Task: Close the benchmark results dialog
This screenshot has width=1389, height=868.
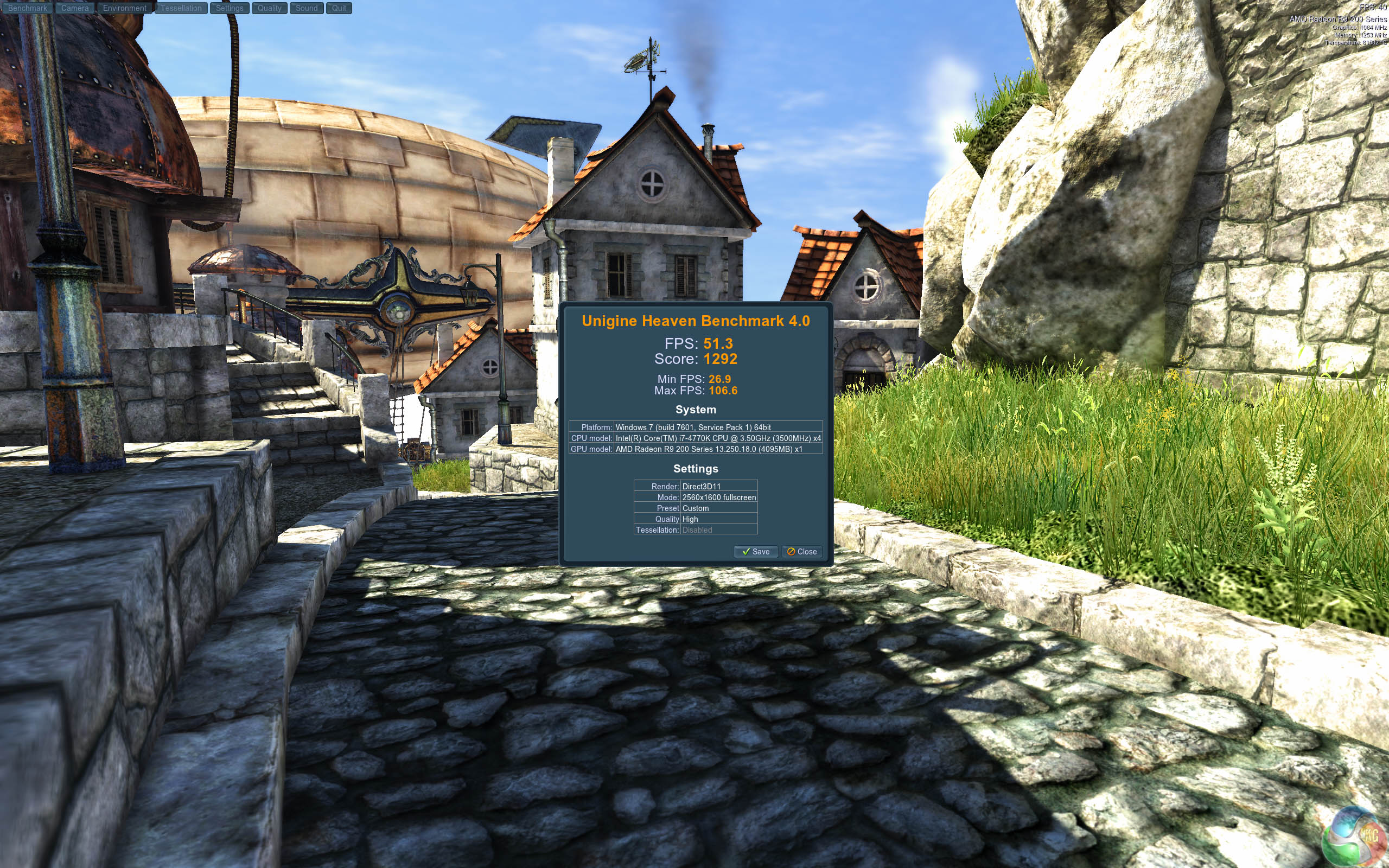Action: (x=802, y=552)
